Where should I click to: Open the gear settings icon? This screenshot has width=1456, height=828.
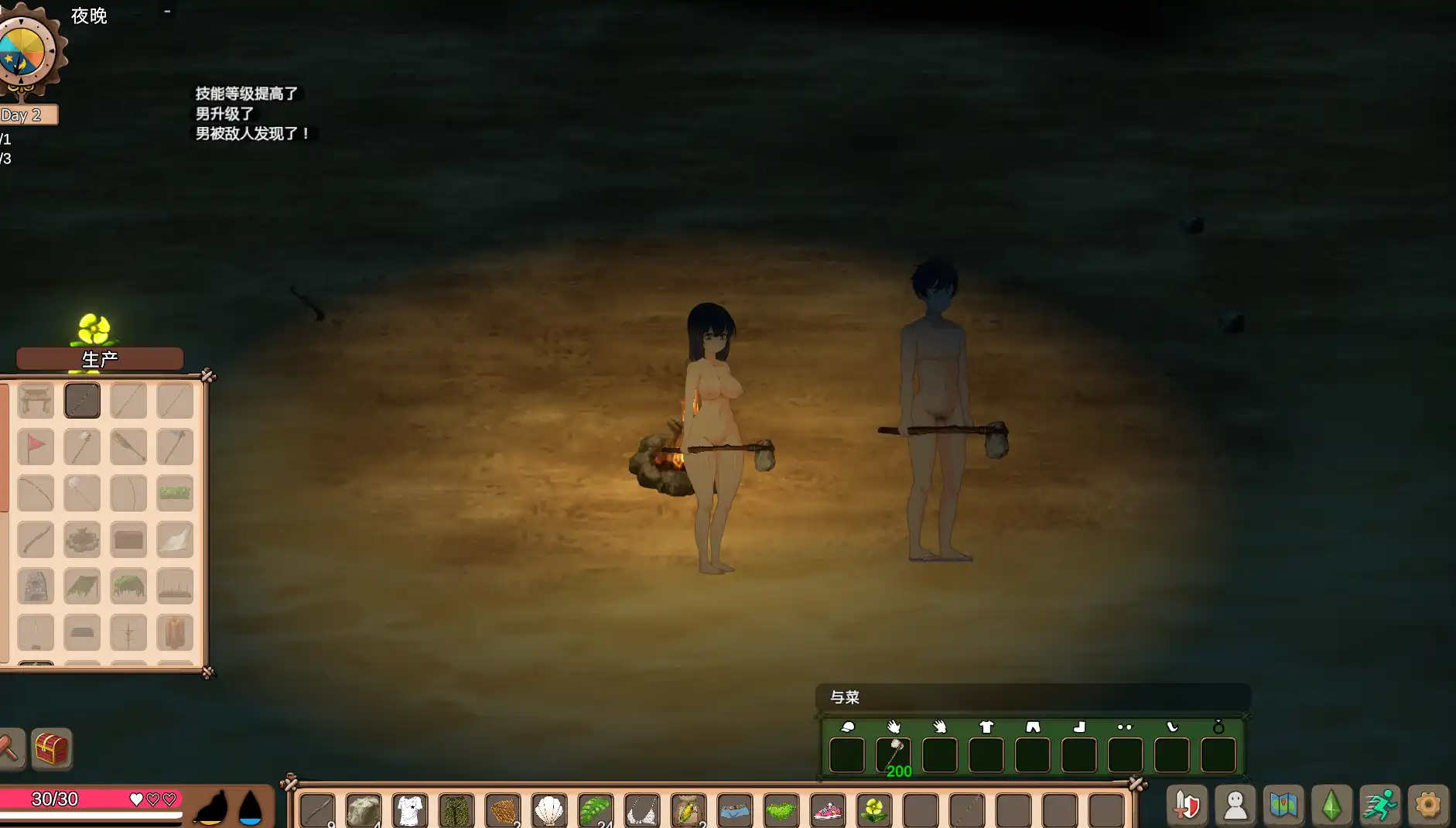click(1429, 805)
